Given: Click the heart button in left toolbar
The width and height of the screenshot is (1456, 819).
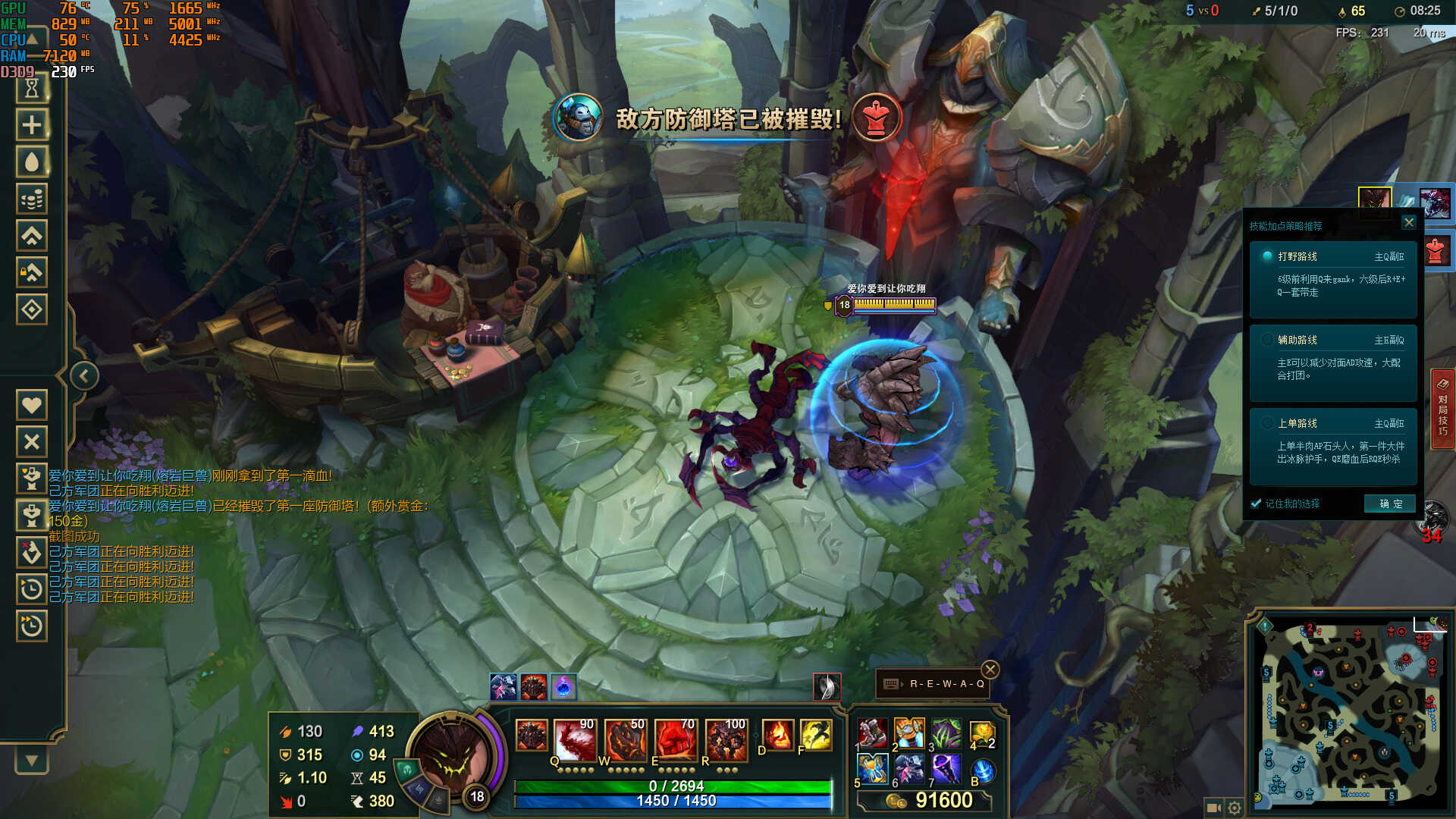Looking at the screenshot, I should (32, 405).
